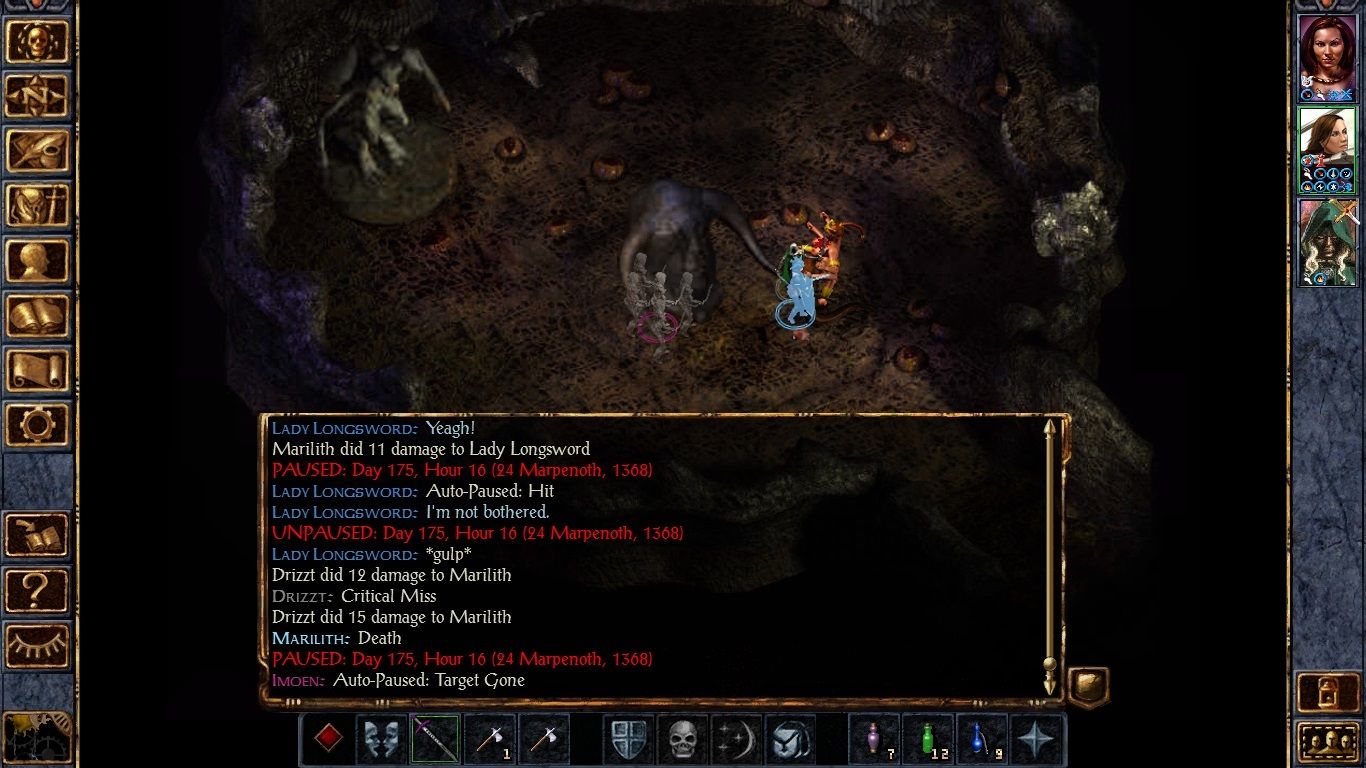Open the area map with the compass icon
The height and width of the screenshot is (768, 1366).
click(37, 96)
